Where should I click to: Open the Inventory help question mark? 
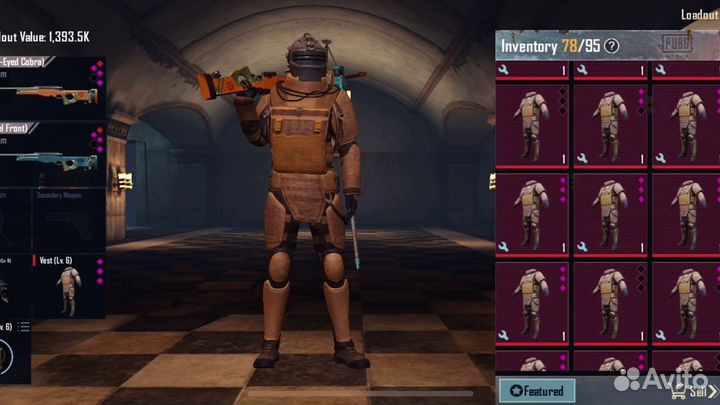point(612,45)
